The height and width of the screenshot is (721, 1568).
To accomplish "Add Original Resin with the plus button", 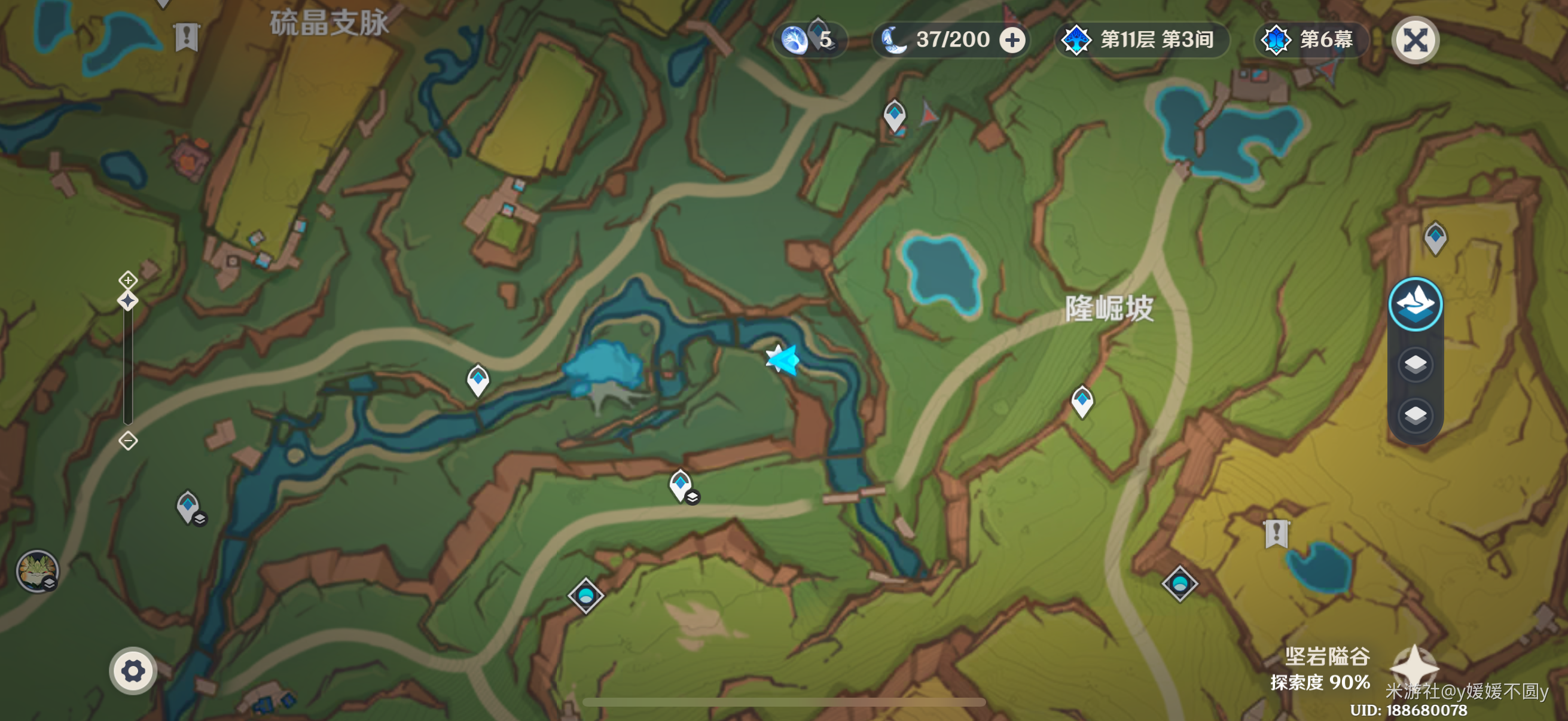I will pyautogui.click(x=1012, y=41).
